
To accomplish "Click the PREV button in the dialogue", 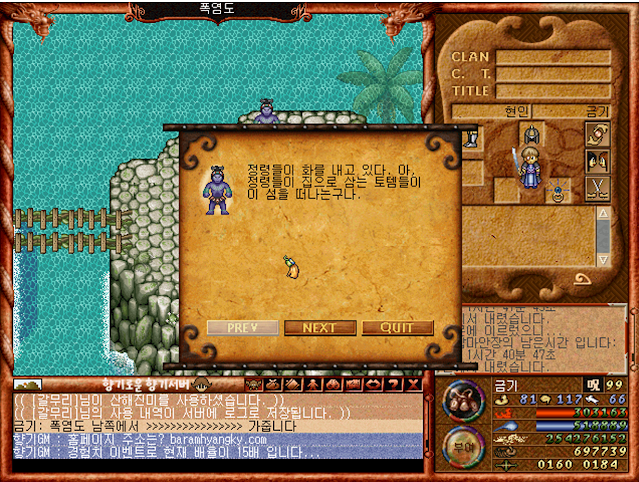I will [243, 328].
